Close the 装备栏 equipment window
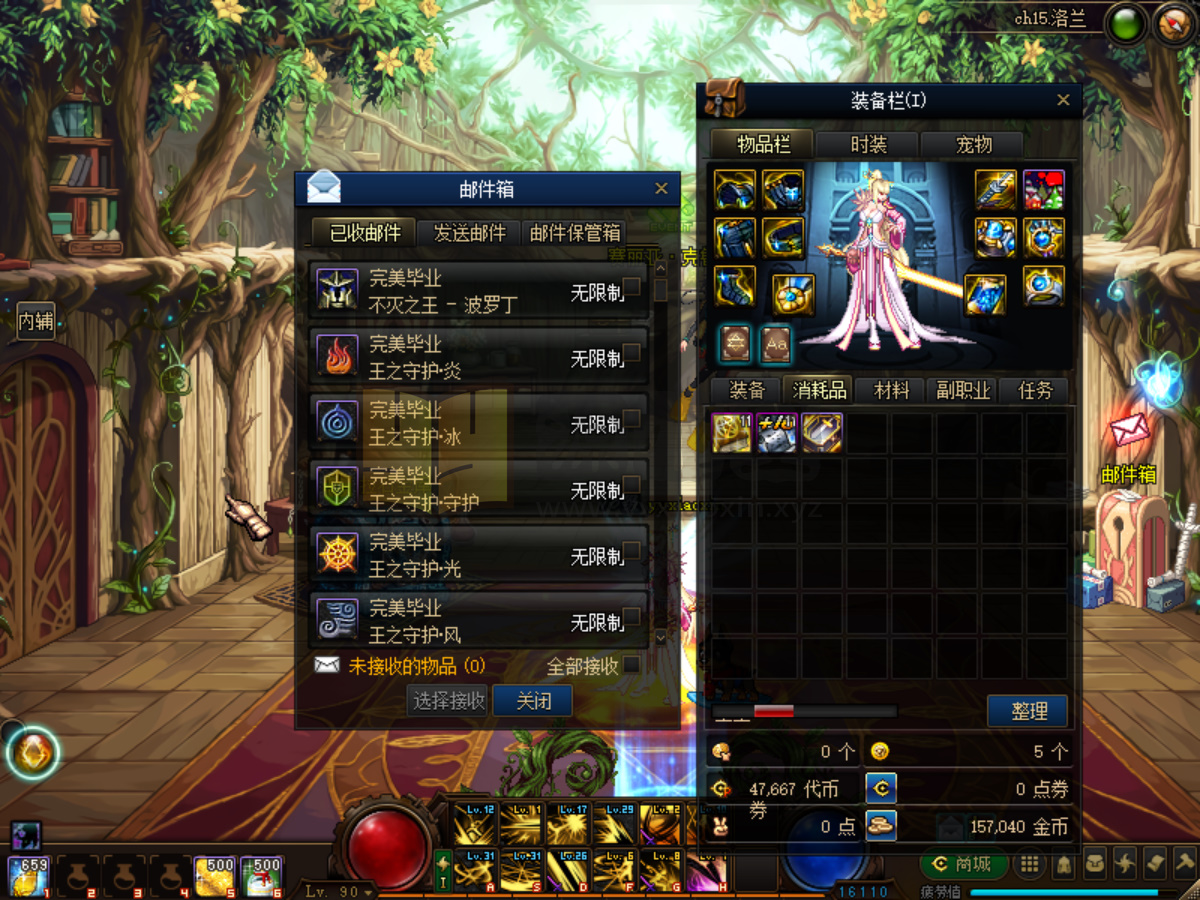Viewport: 1200px width, 900px height. [1063, 100]
